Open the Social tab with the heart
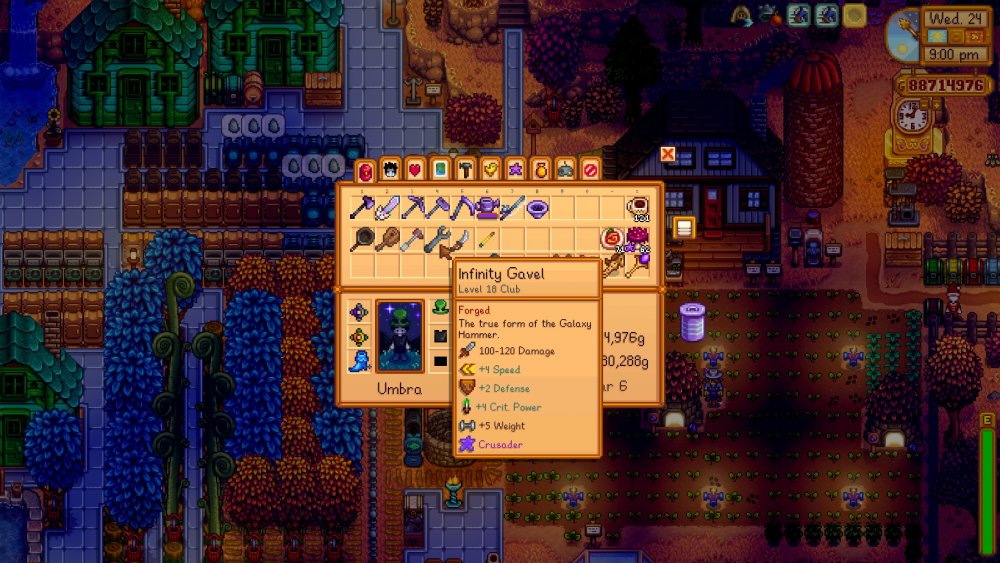 coord(415,169)
